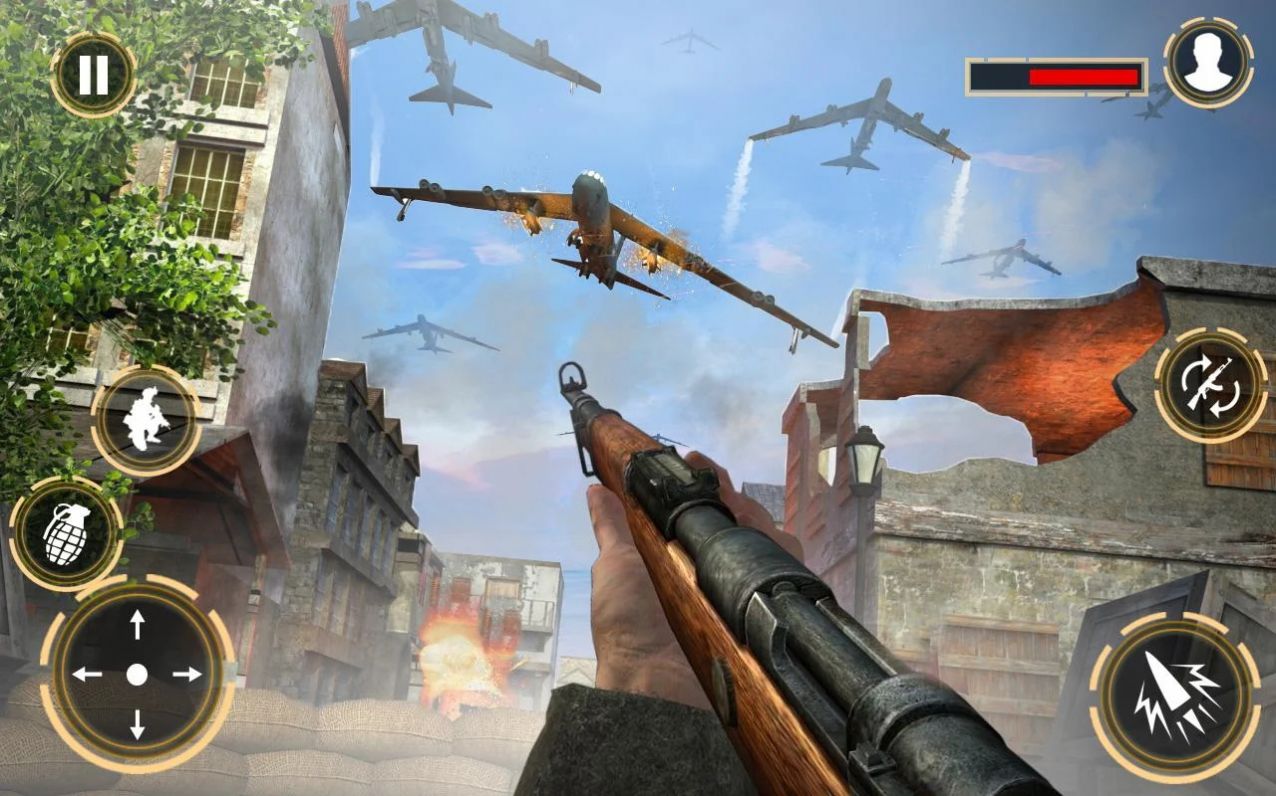Image resolution: width=1276 pixels, height=796 pixels.
Task: Switch weapon with the rifle swap icon
Action: point(1211,384)
